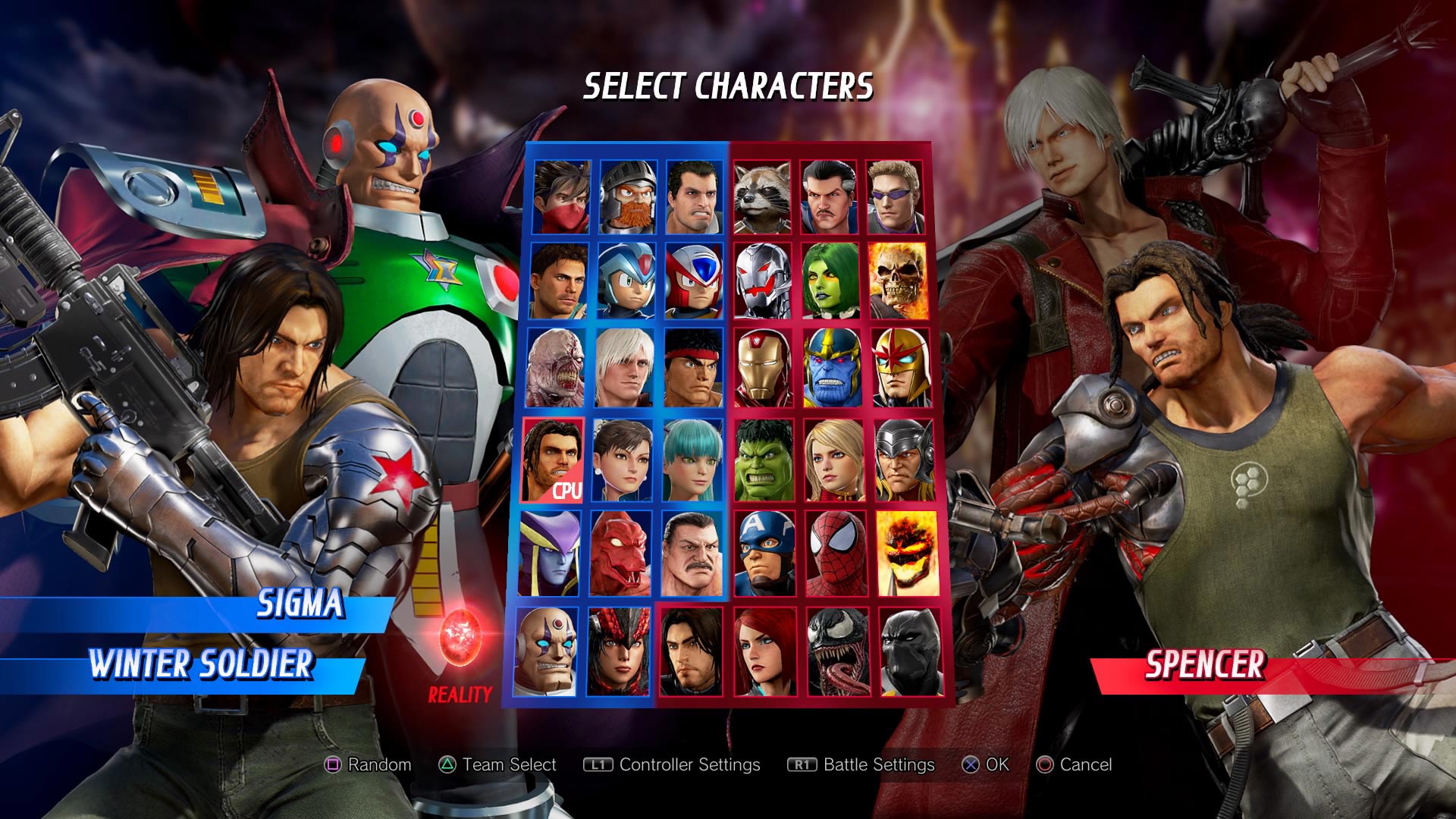Select the Strider Hiryu portrait

[562, 196]
